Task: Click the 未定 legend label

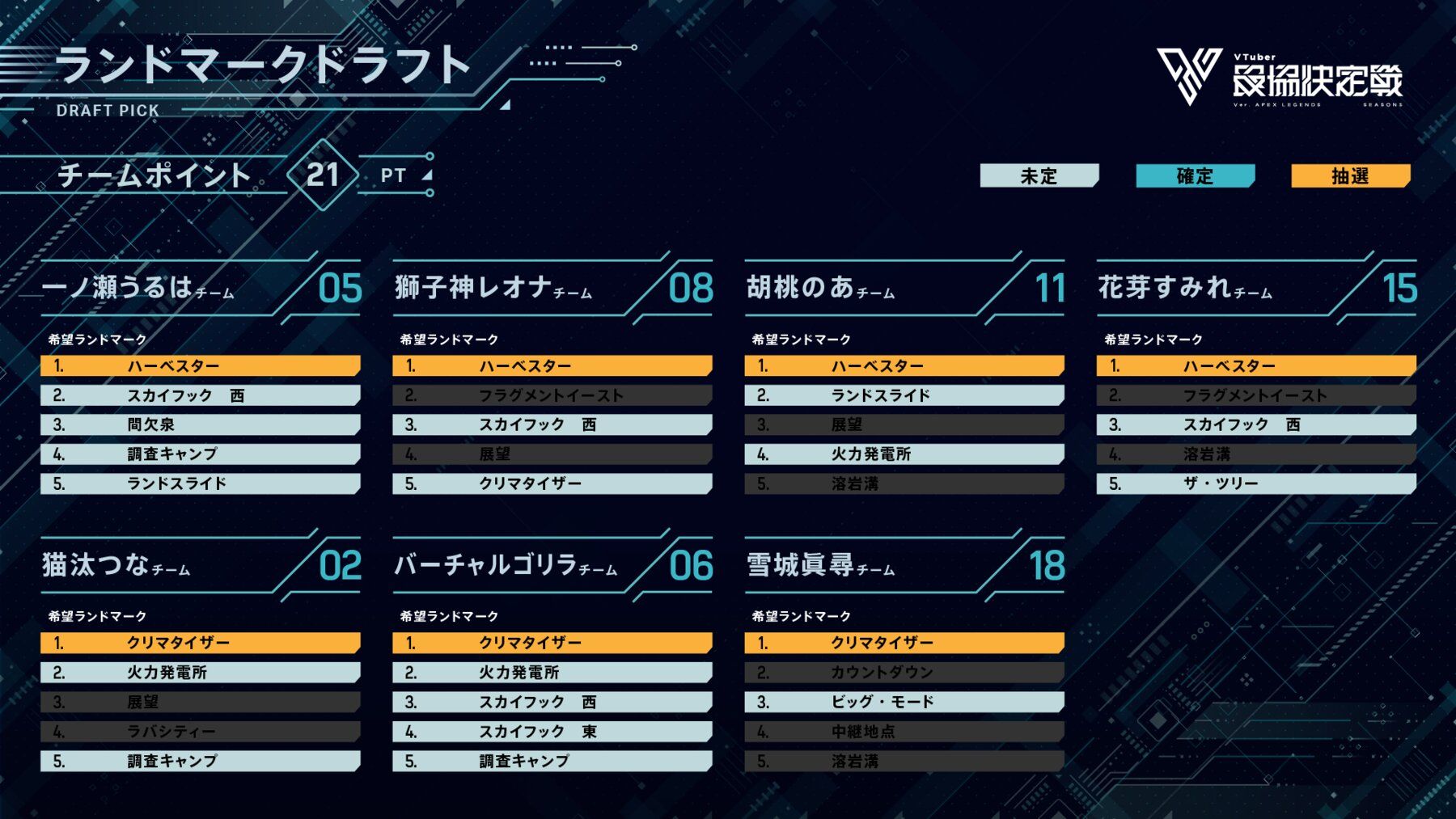Action: coord(1039,175)
